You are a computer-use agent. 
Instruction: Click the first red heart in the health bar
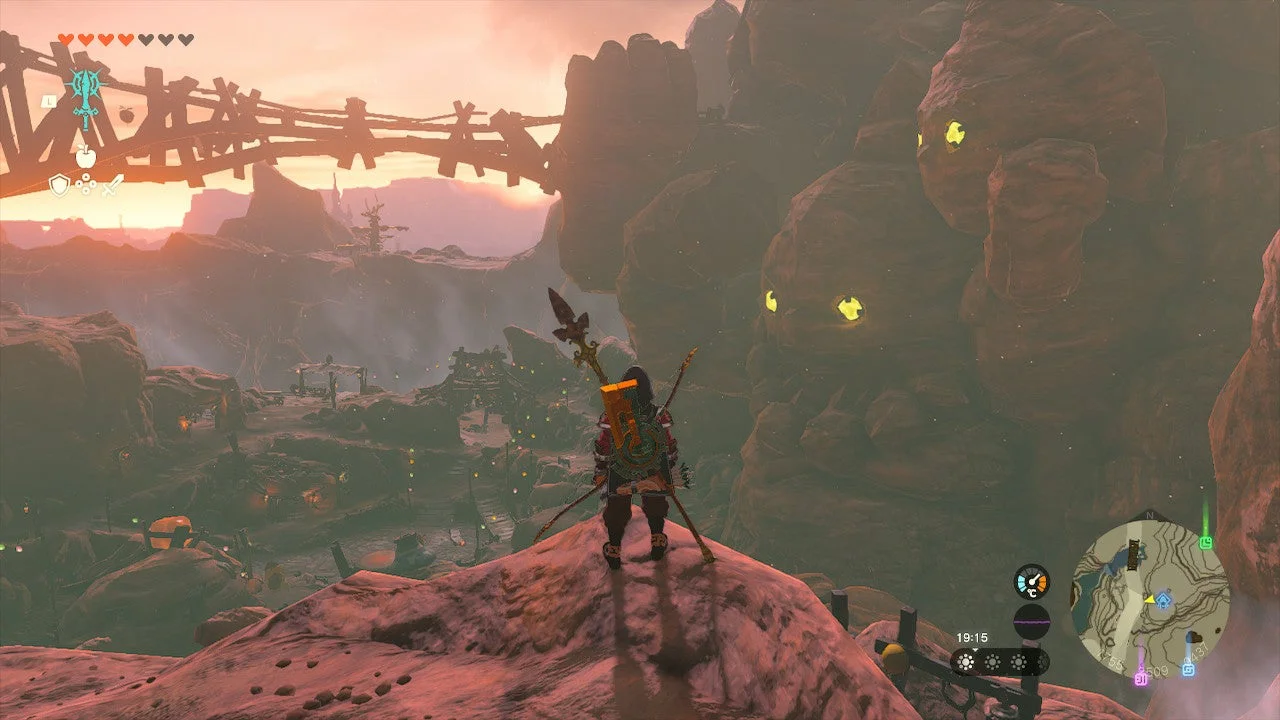(x=64, y=40)
